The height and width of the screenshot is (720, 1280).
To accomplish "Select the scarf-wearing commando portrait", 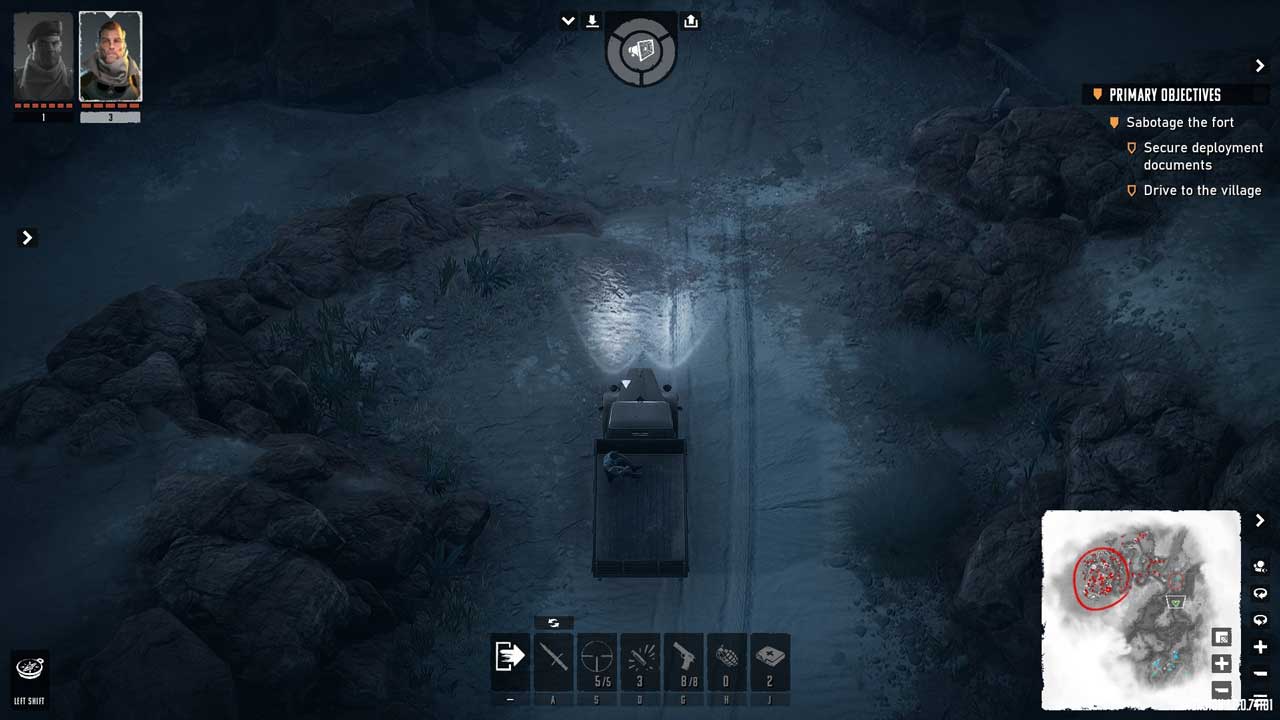I will click(110, 57).
